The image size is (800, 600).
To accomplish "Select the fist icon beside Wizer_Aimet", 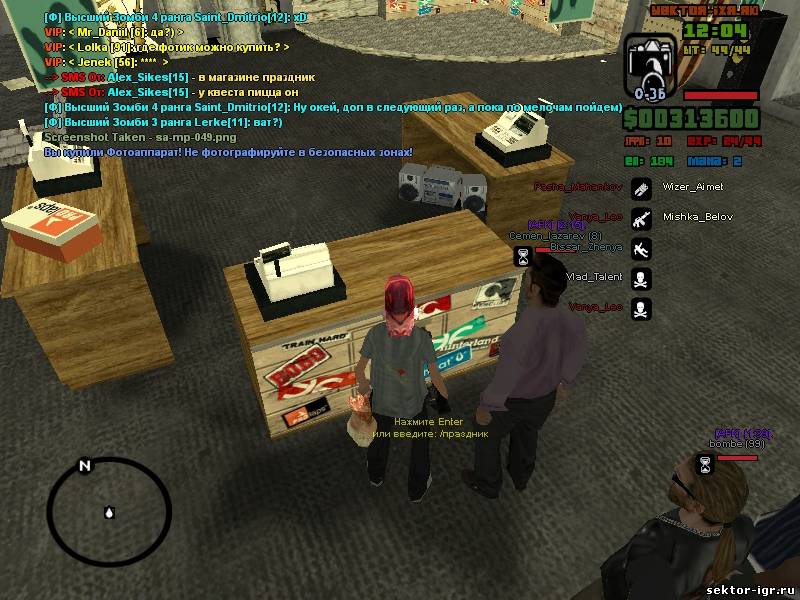I will click(x=642, y=187).
